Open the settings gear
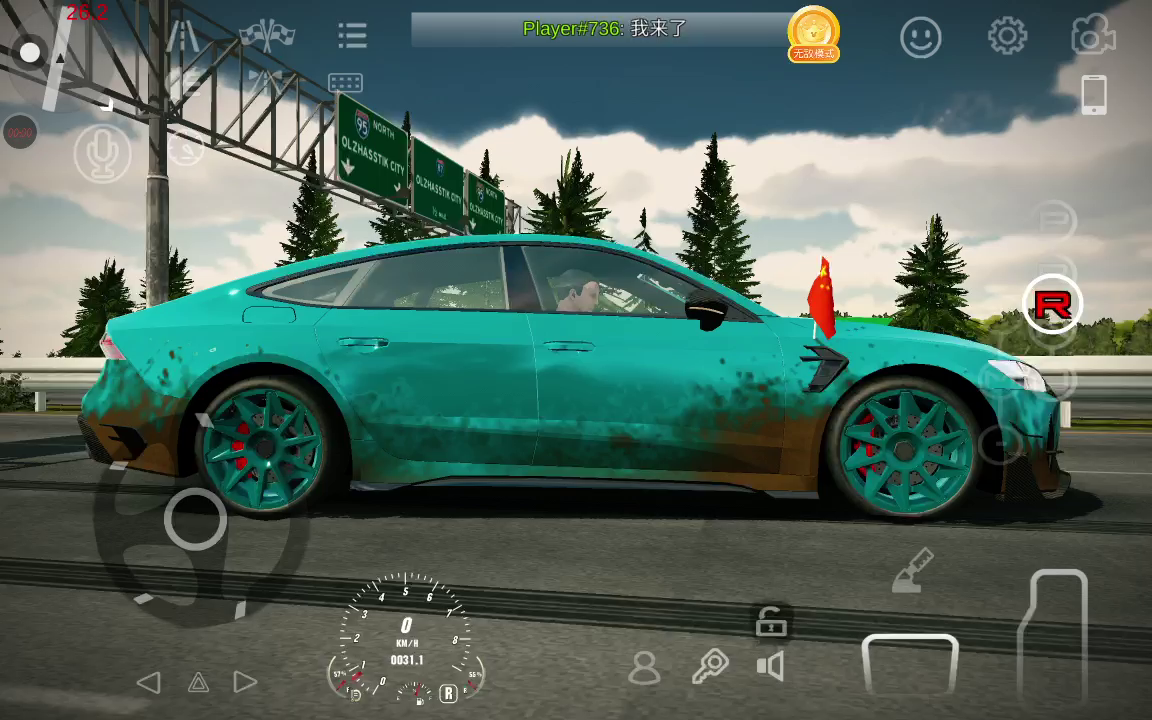The height and width of the screenshot is (720, 1152). 1007,37
